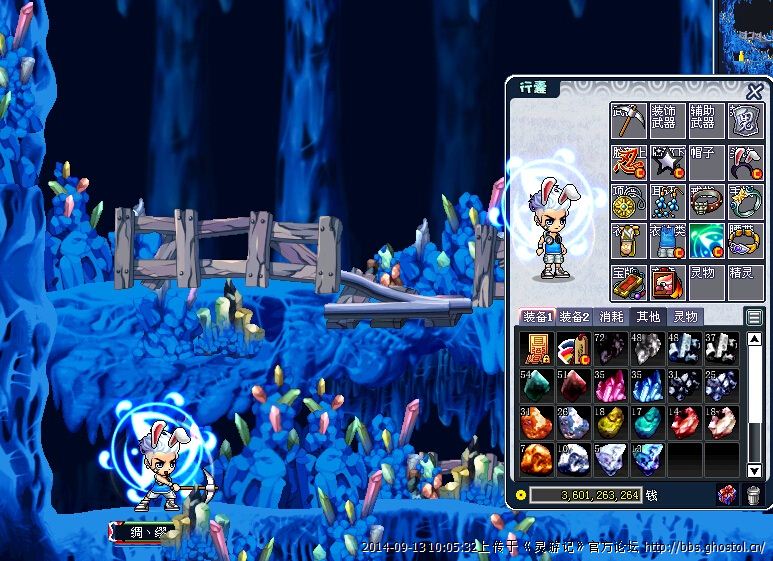Select the gold pendant necklace slot
Image resolution: width=773 pixels, height=561 pixels.
tap(628, 201)
